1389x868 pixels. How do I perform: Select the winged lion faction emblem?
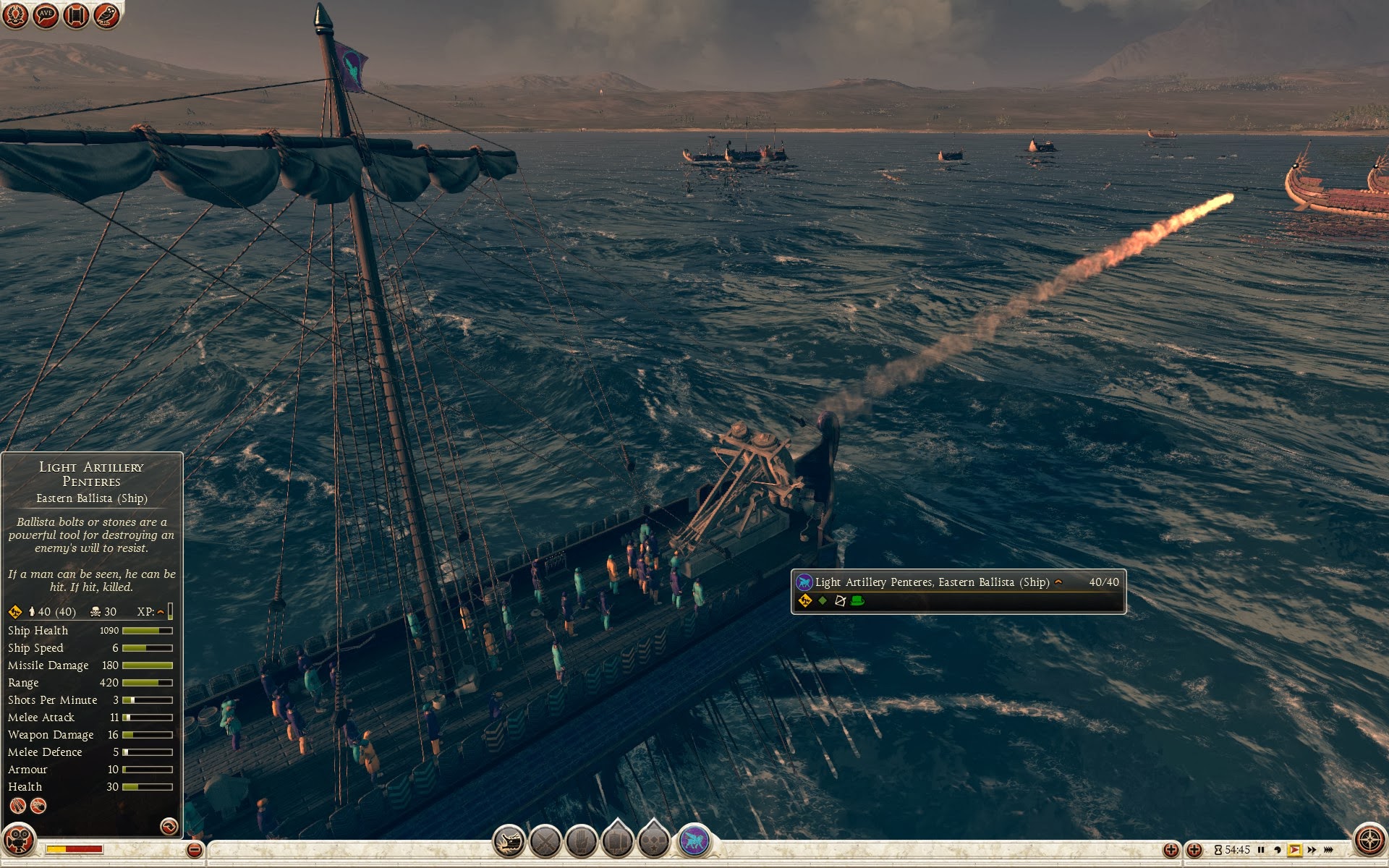694,841
